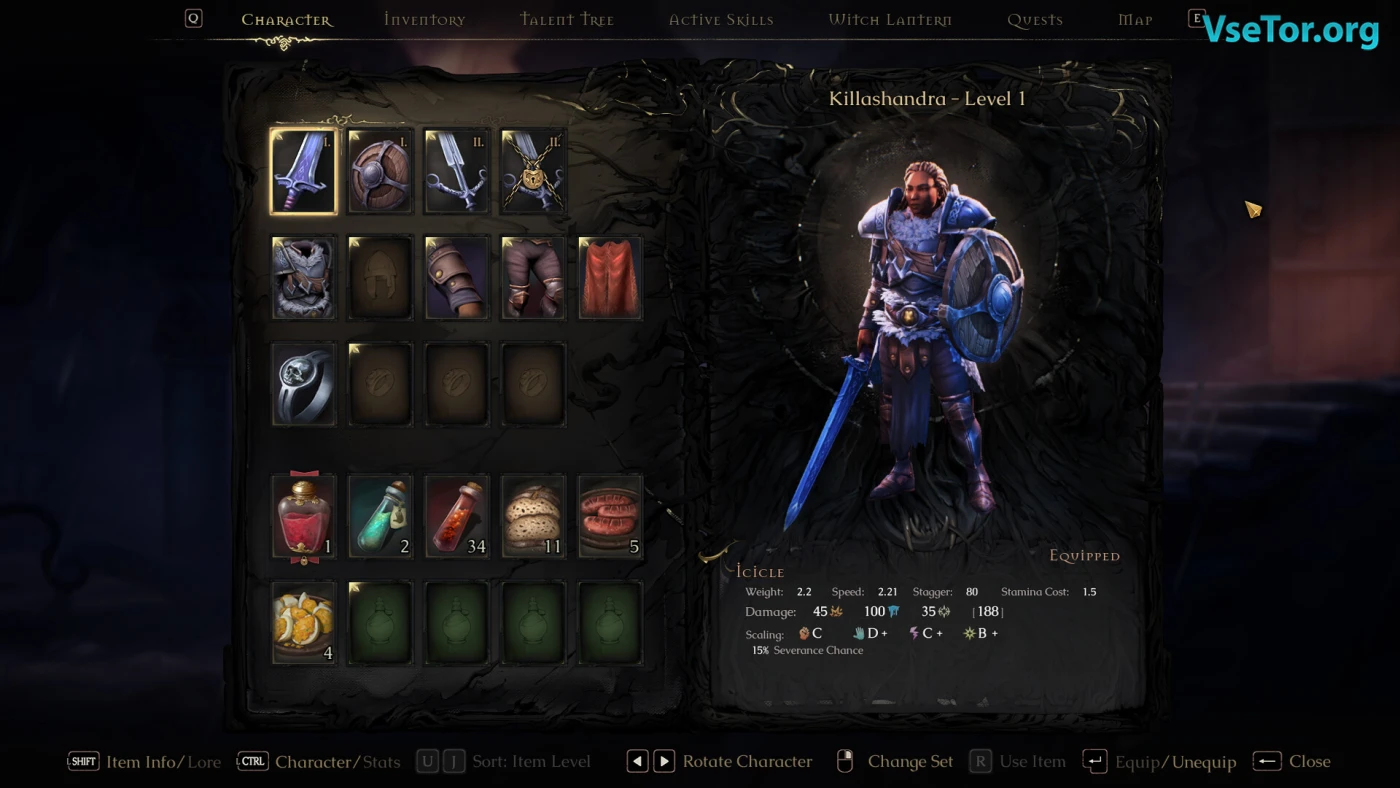The height and width of the screenshot is (788, 1400).
Task: Select the bread loaf stack
Action: coord(533,516)
